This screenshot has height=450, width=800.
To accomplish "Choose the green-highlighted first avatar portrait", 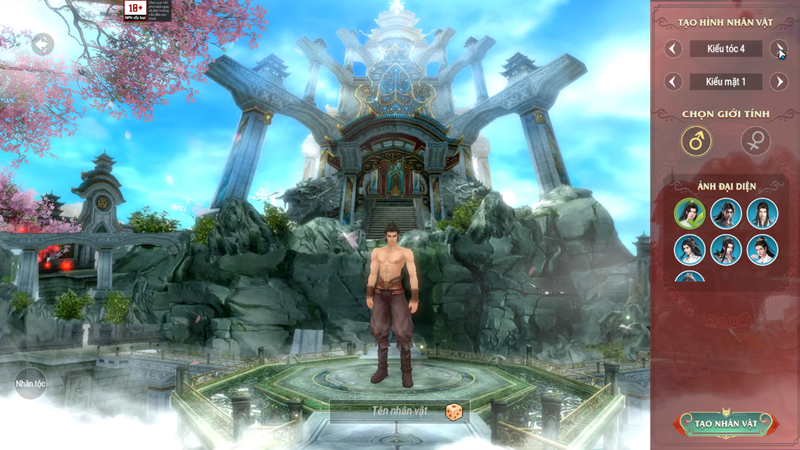I will [689, 213].
